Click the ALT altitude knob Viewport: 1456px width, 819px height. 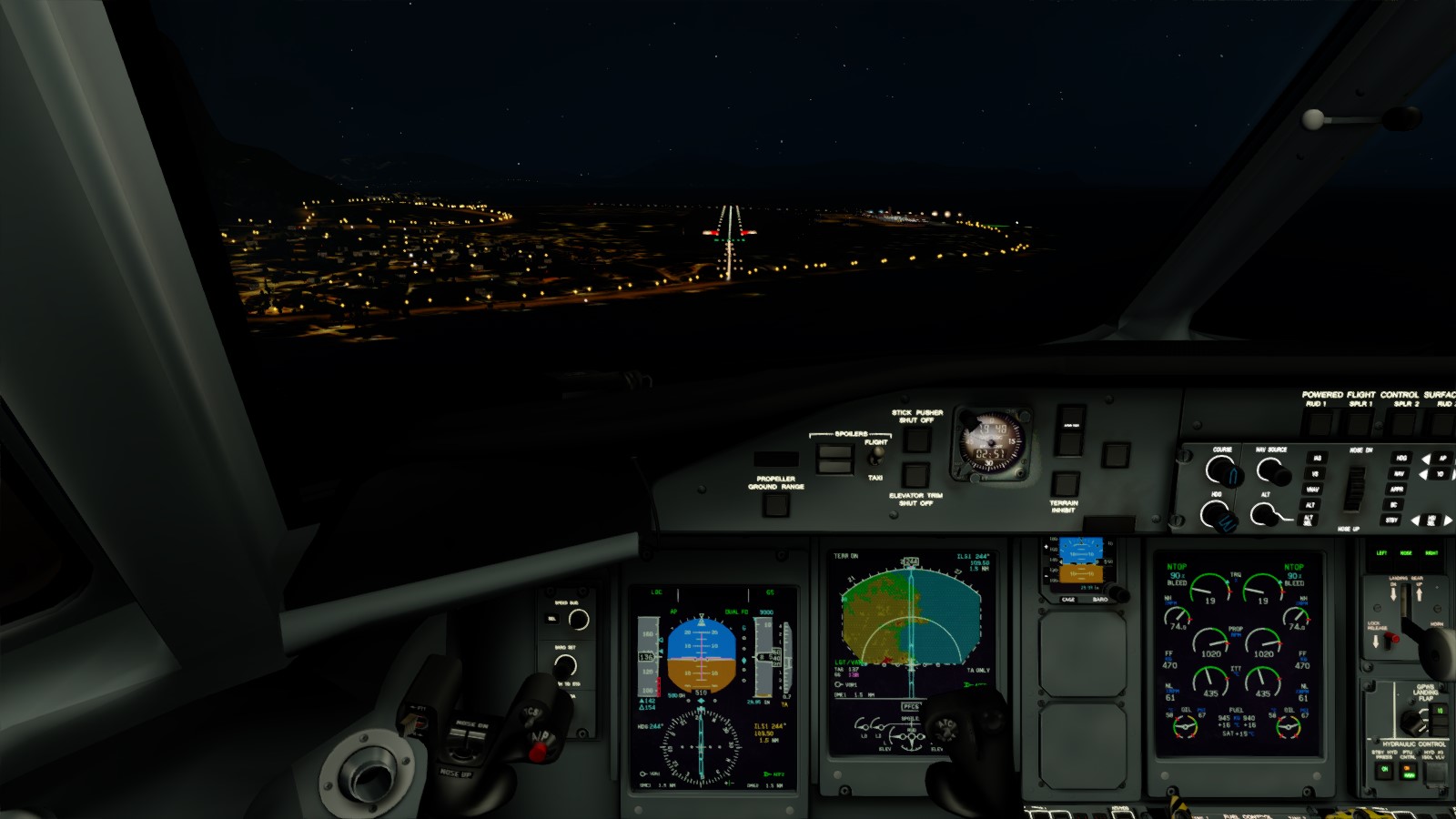tap(1265, 515)
